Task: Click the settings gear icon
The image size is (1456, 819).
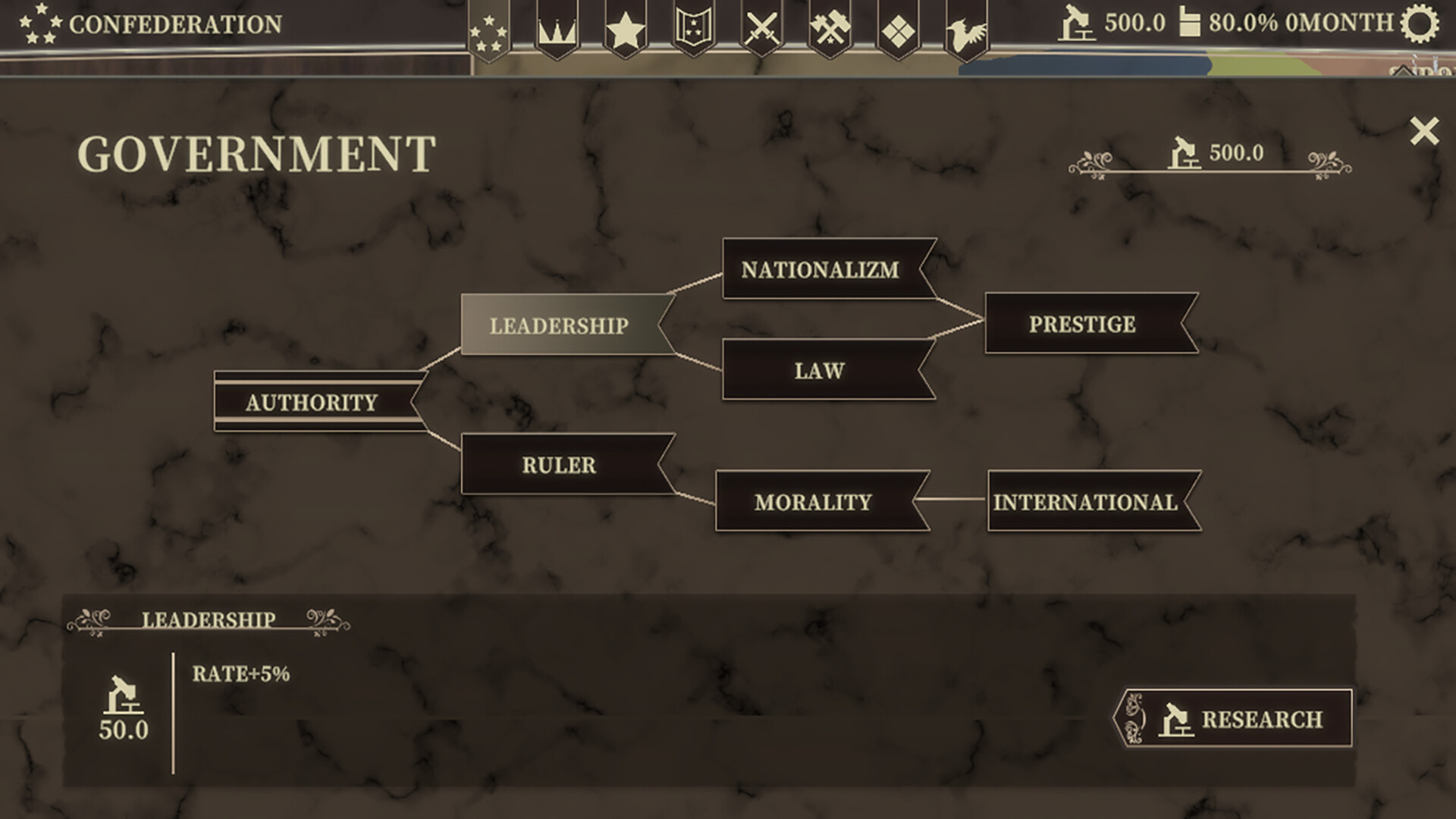Action: [1424, 23]
